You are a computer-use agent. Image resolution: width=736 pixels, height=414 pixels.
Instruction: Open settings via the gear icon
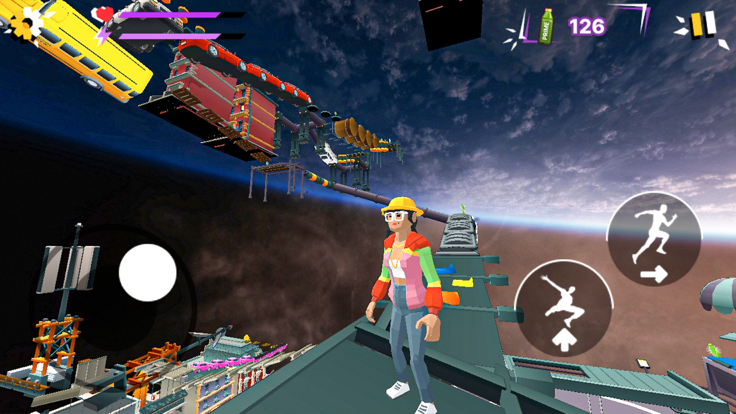pos(24,21)
